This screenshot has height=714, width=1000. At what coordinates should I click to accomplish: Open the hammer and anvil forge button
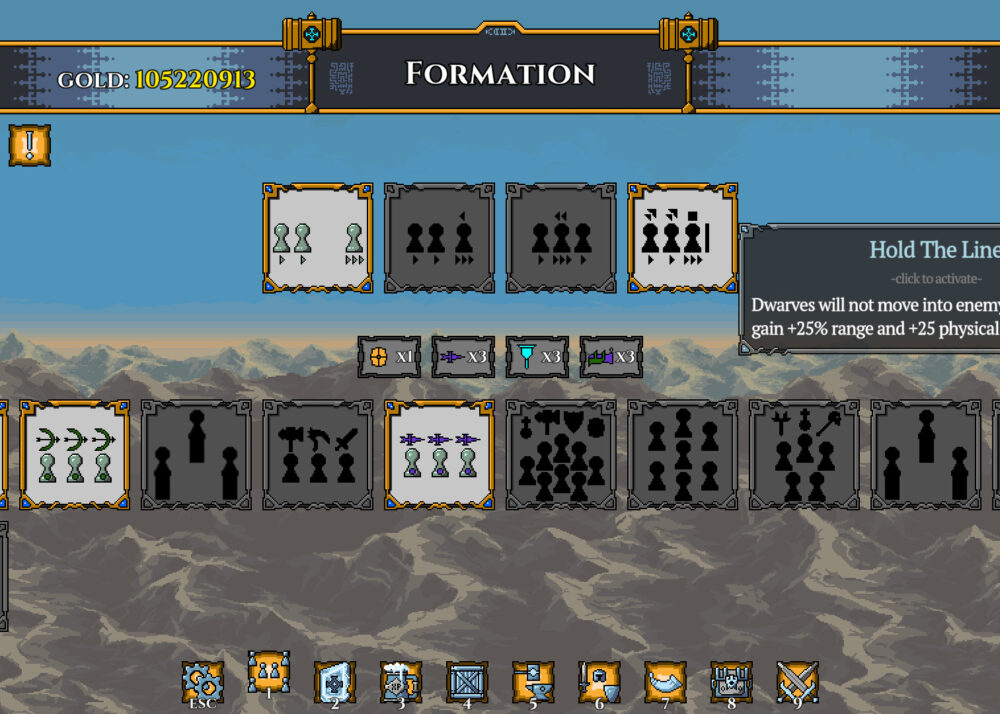[x=533, y=682]
